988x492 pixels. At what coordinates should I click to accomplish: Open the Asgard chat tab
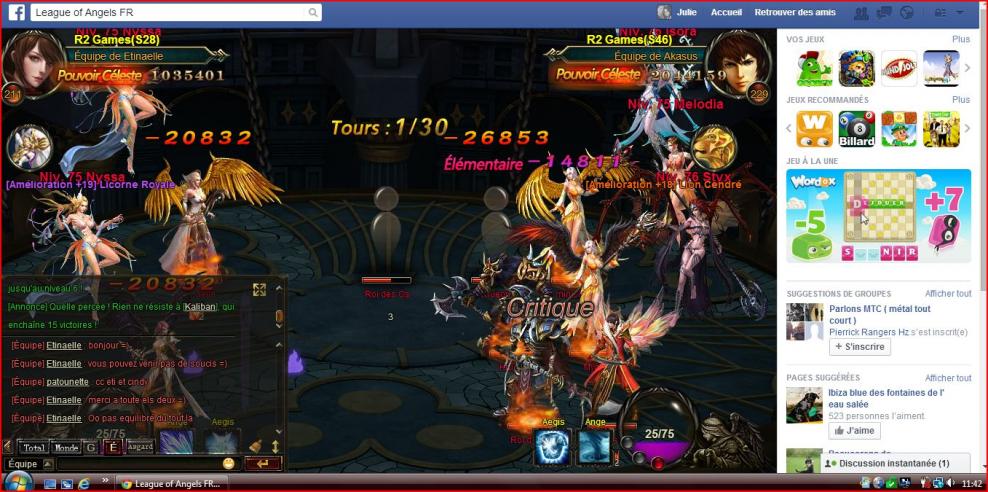[140, 447]
